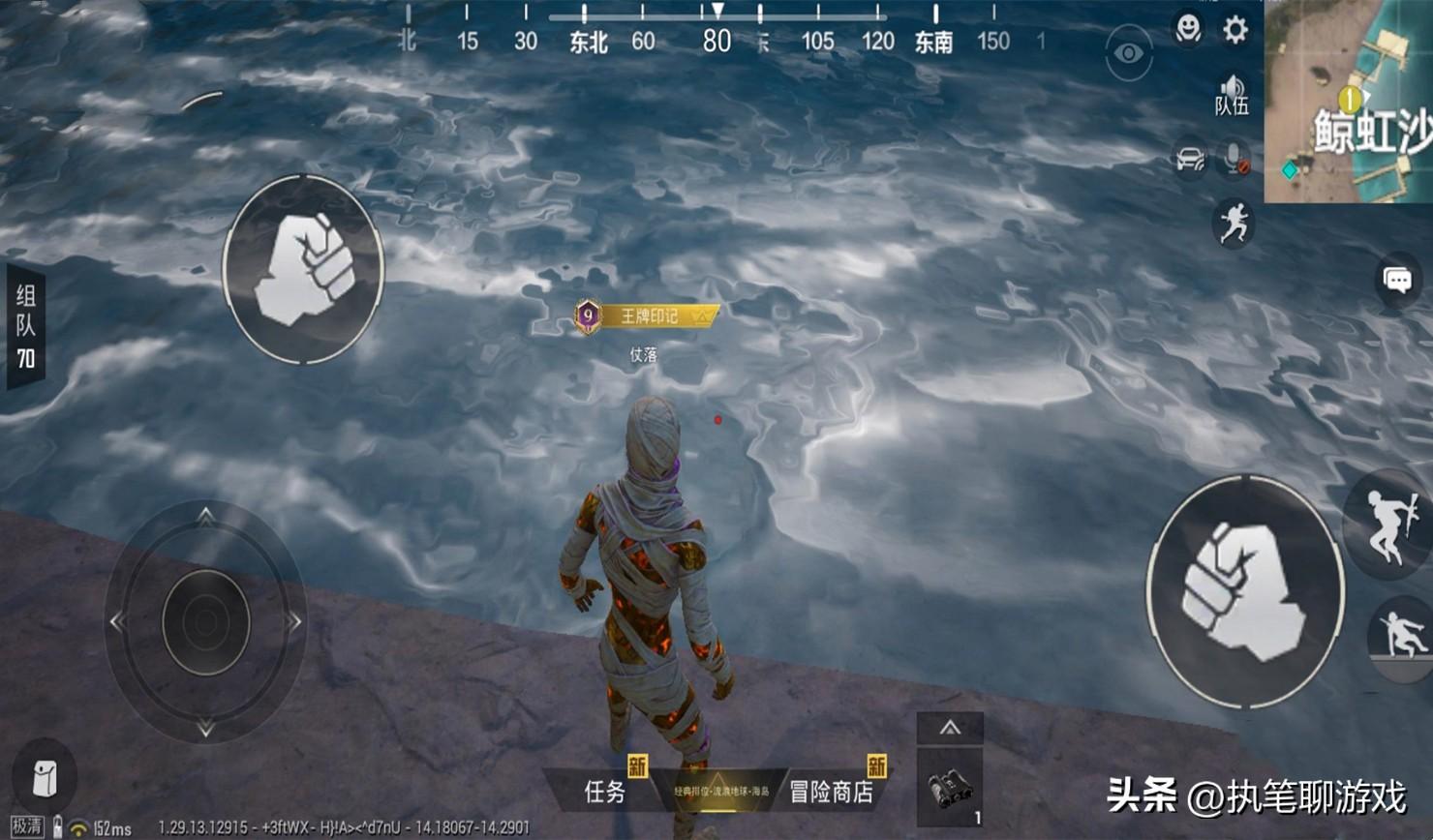Tap the vaulting soldier climb button

coord(1401,636)
